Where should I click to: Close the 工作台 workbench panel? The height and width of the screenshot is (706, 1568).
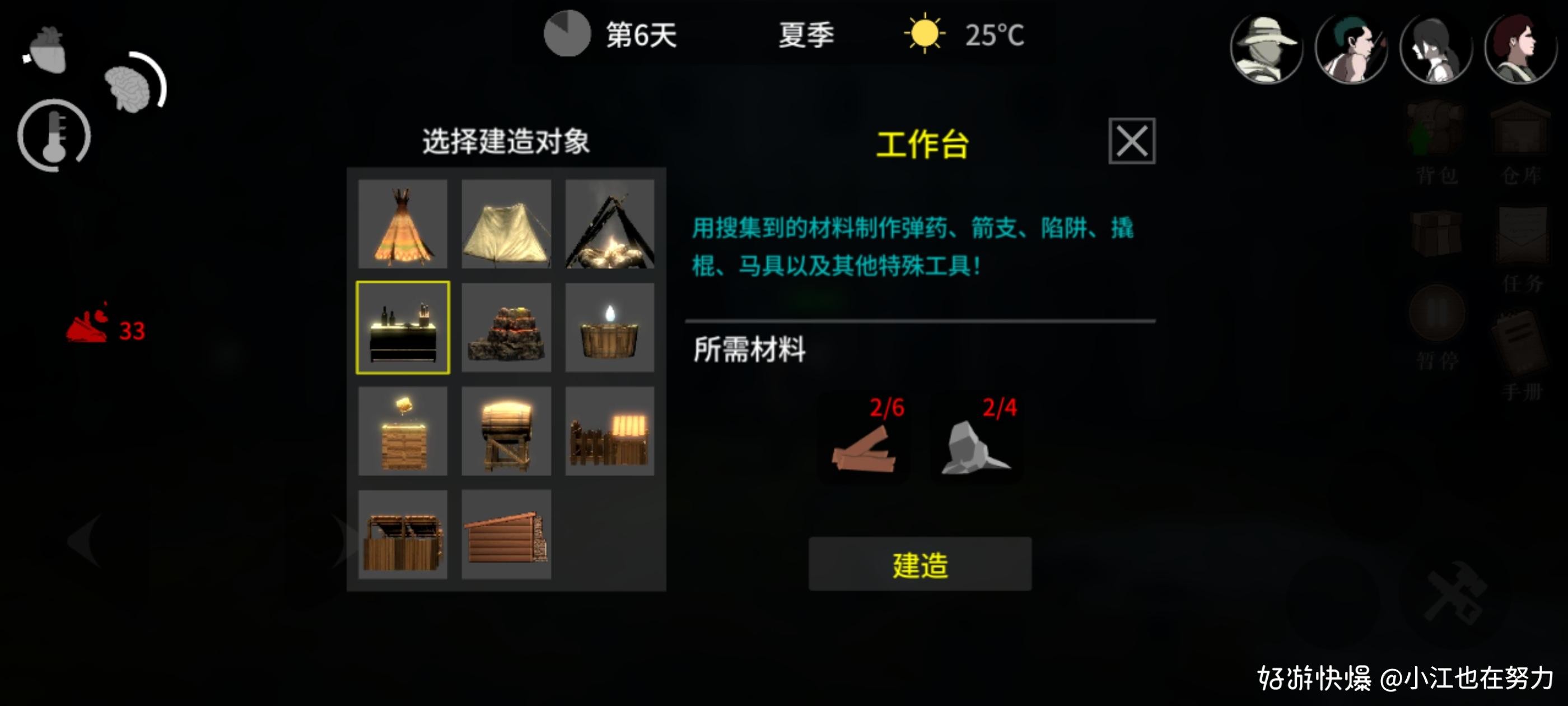(1133, 141)
